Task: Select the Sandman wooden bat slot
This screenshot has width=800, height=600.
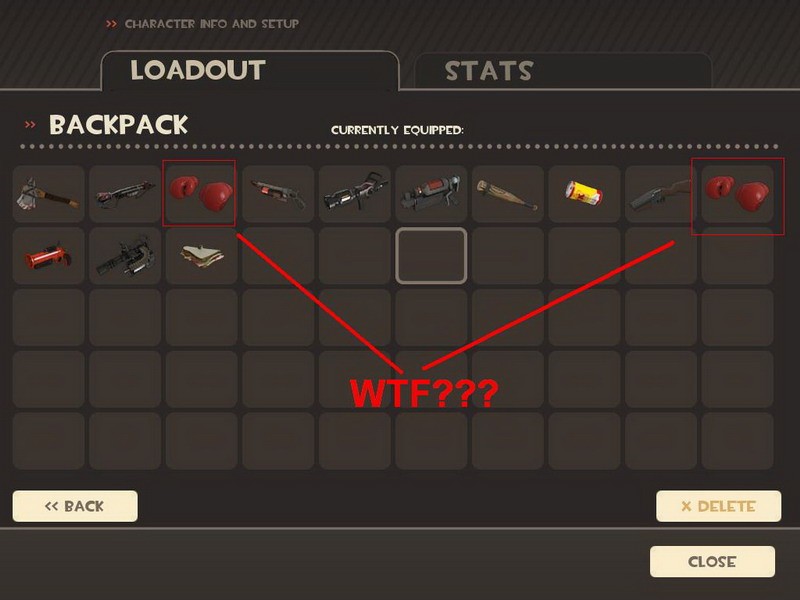Action: (508, 194)
